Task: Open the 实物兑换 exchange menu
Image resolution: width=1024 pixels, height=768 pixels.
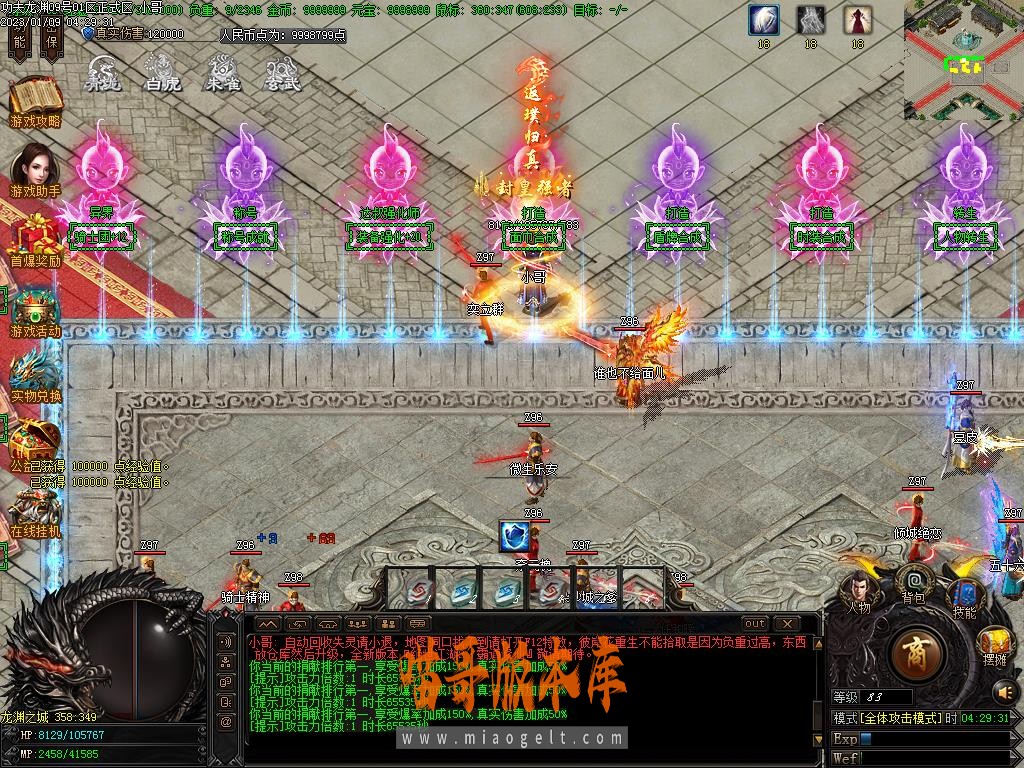Action: (x=36, y=376)
